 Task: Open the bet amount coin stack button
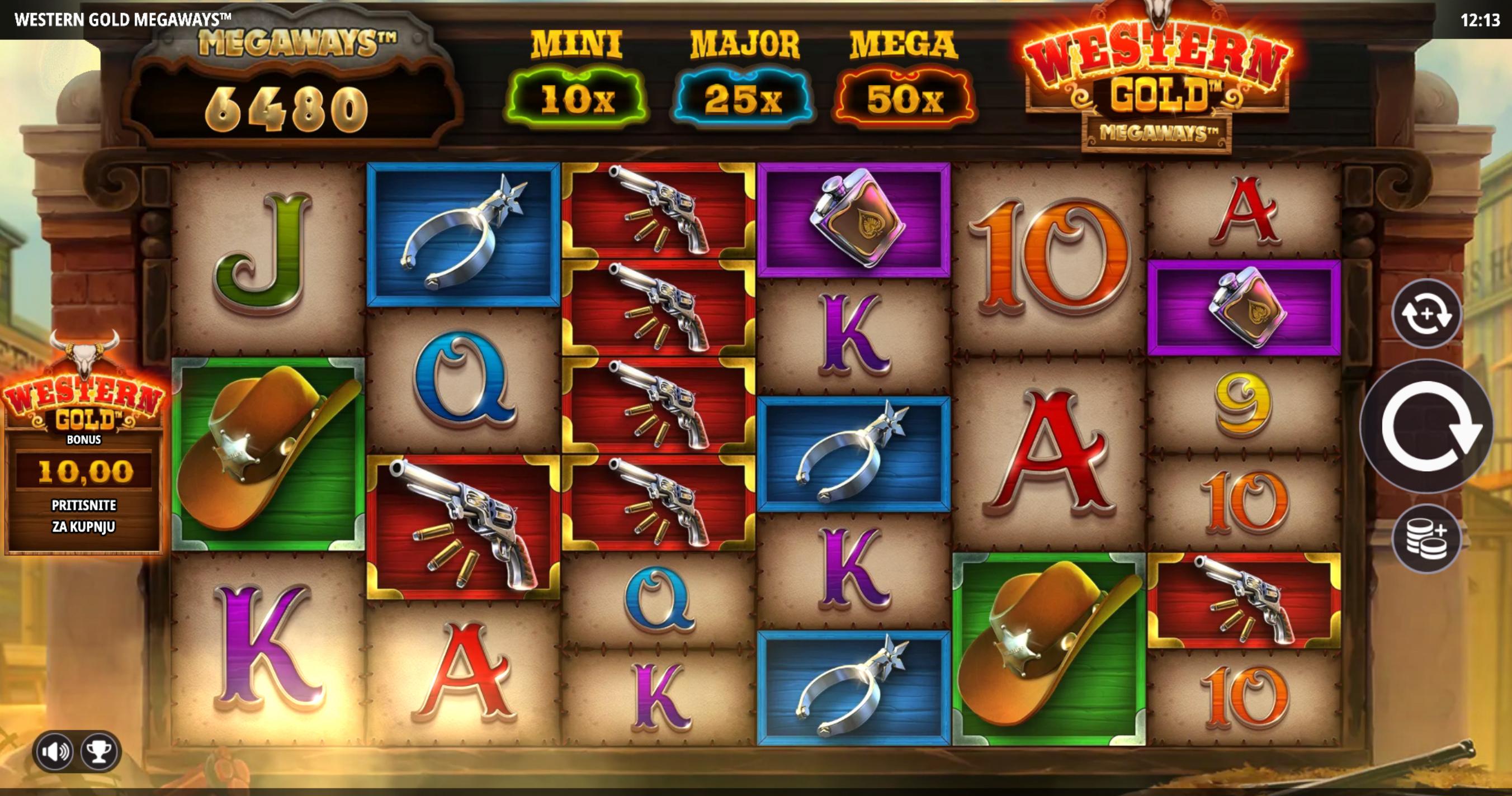coord(1426,538)
